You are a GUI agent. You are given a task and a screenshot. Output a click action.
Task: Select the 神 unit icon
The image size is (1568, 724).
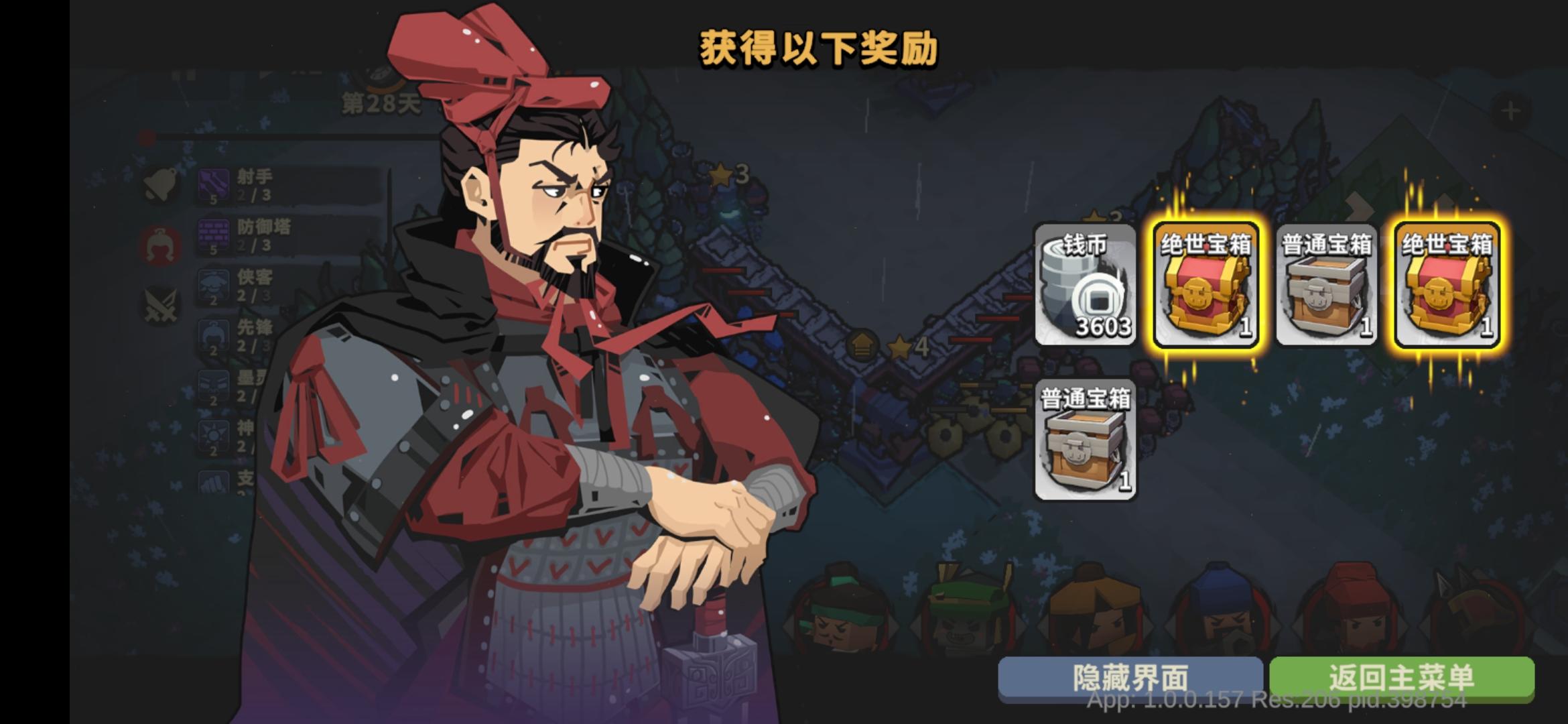pyautogui.click(x=212, y=436)
